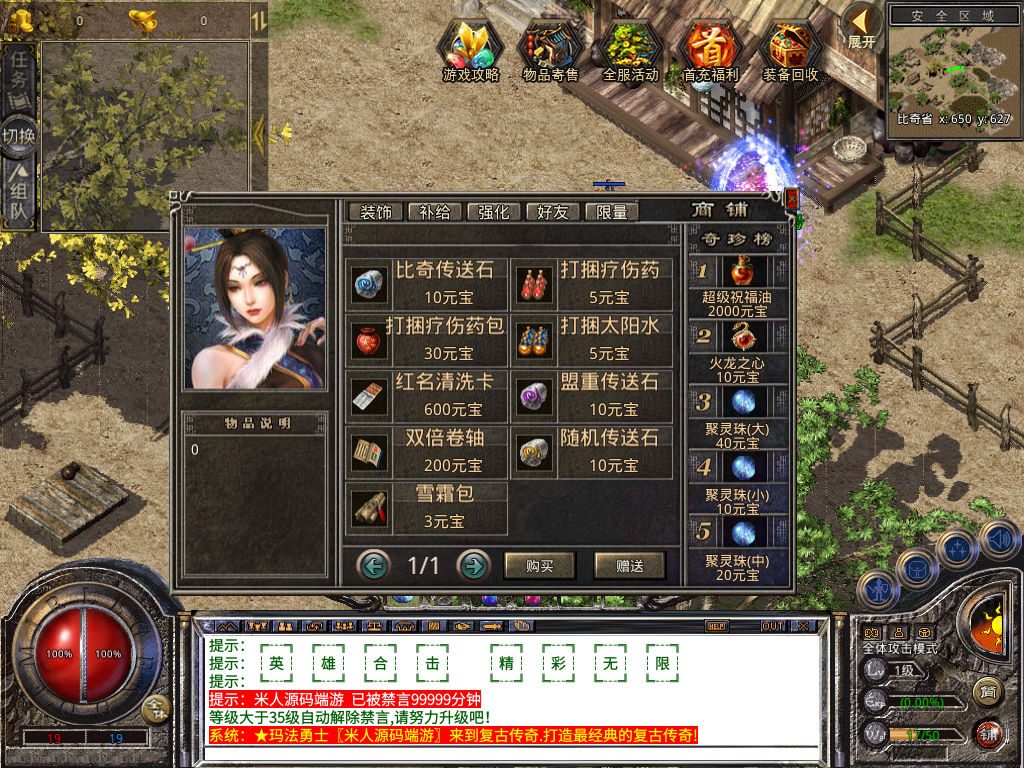Pick the 雪霜包 item

(x=428, y=507)
